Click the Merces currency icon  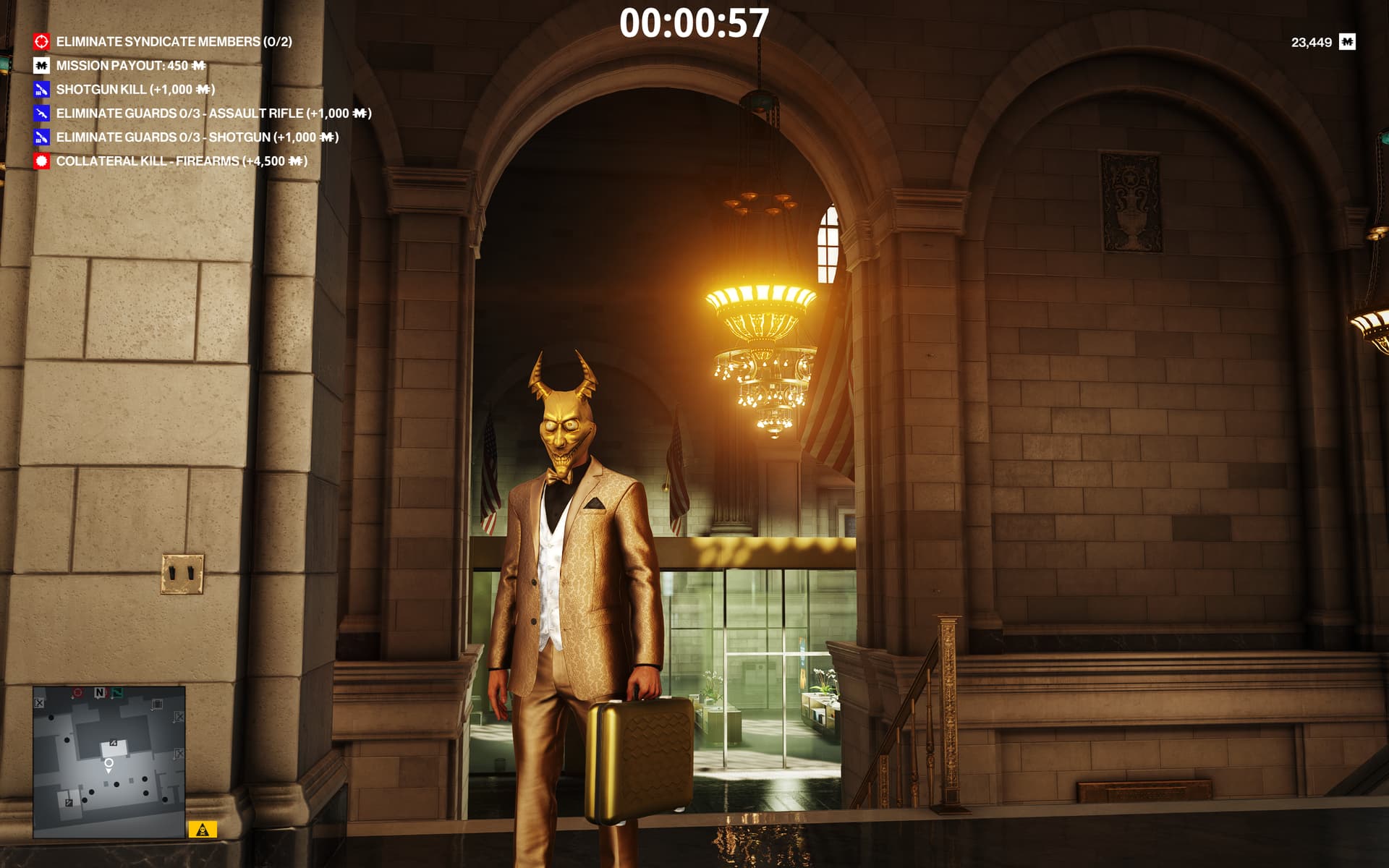1346,42
